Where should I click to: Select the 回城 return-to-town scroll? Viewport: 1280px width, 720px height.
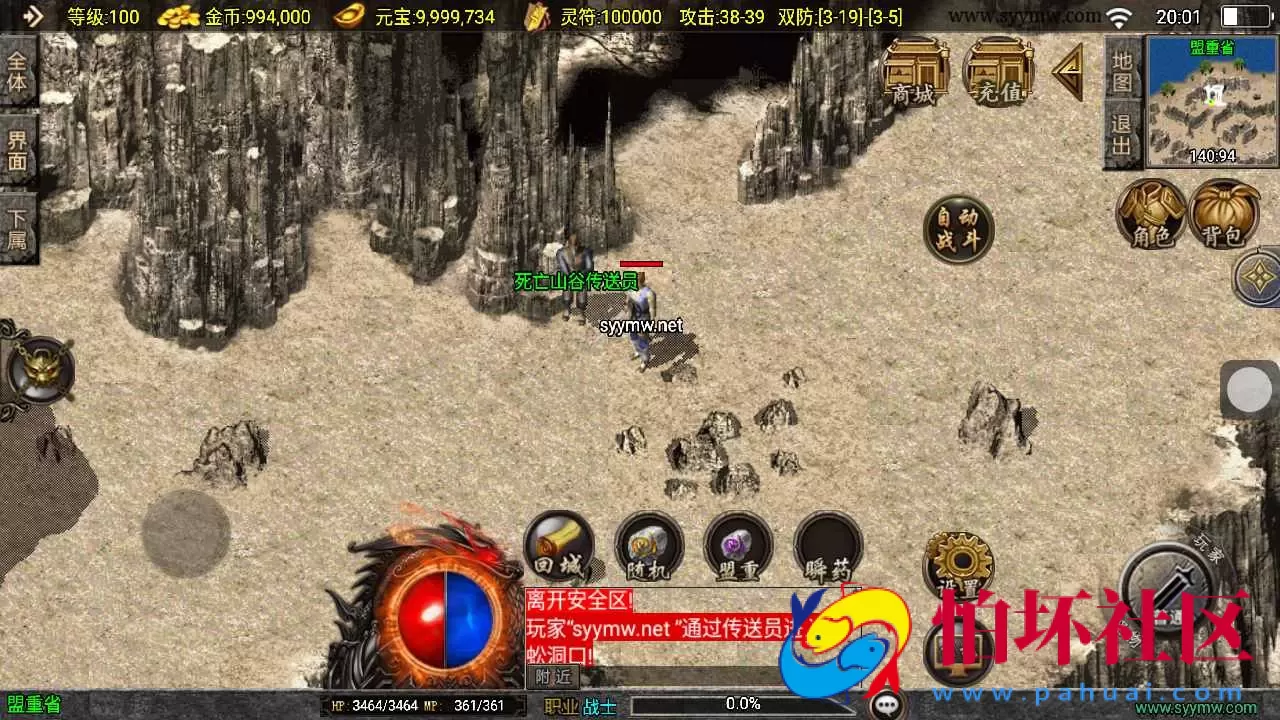pyautogui.click(x=560, y=545)
